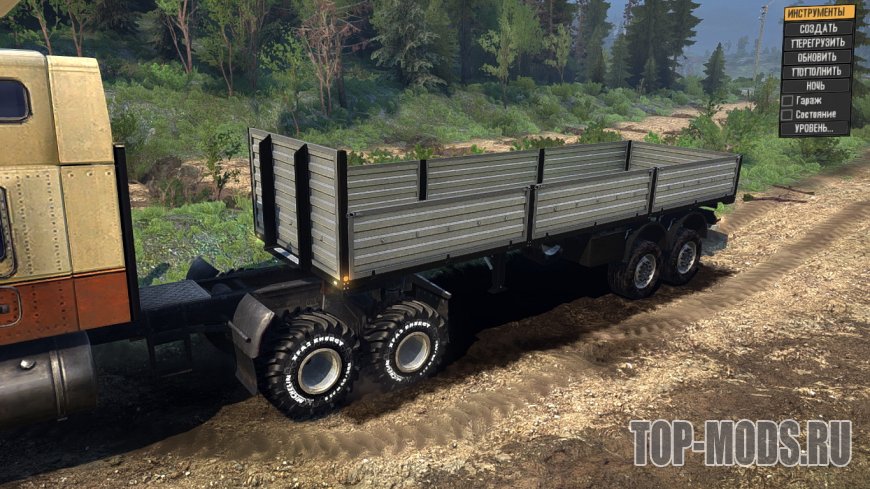Choose the ОБНОВИТЬ option
Image resolution: width=870 pixels, height=489 pixels.
(x=818, y=57)
